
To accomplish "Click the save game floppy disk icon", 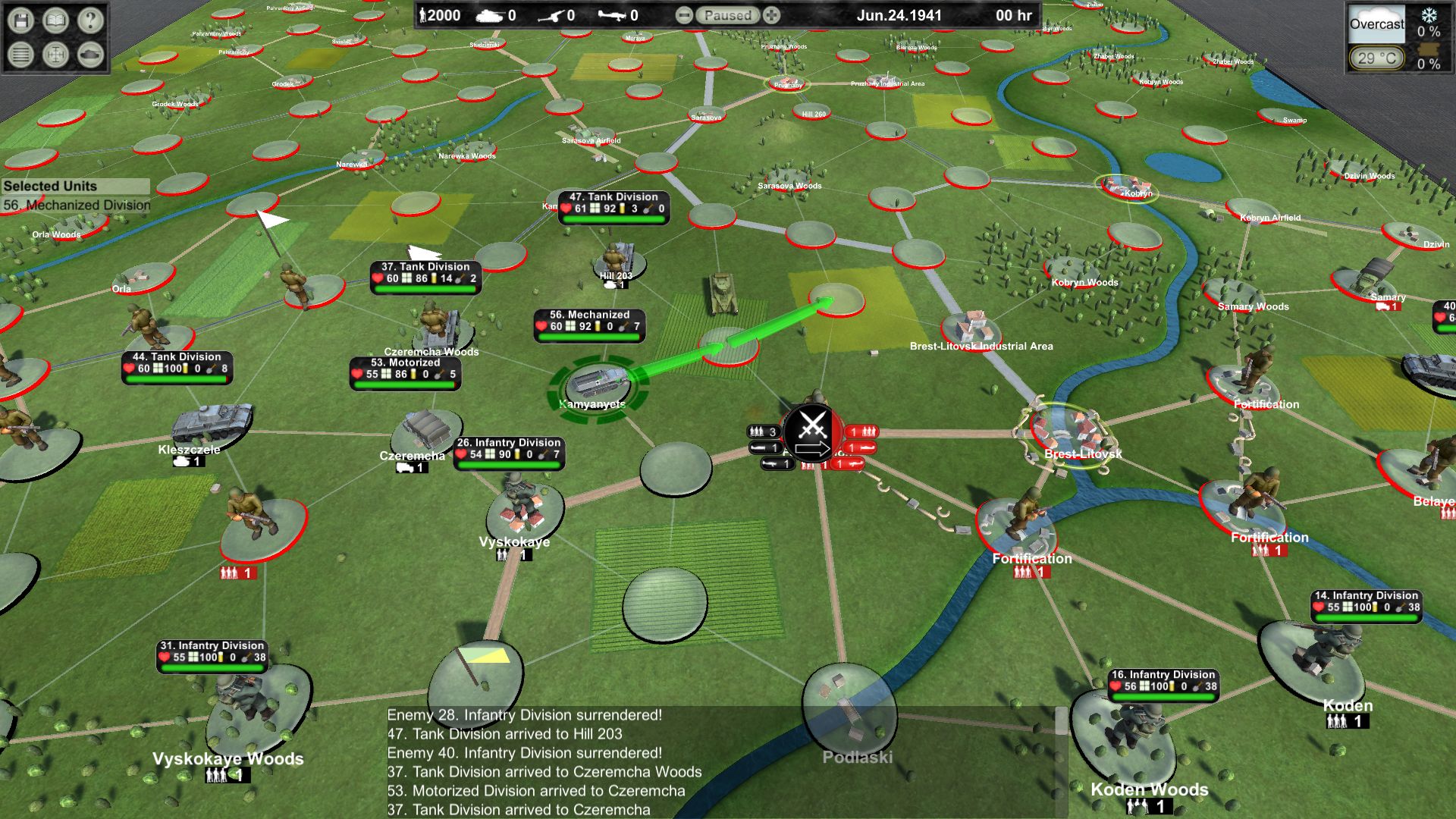I will (23, 21).
